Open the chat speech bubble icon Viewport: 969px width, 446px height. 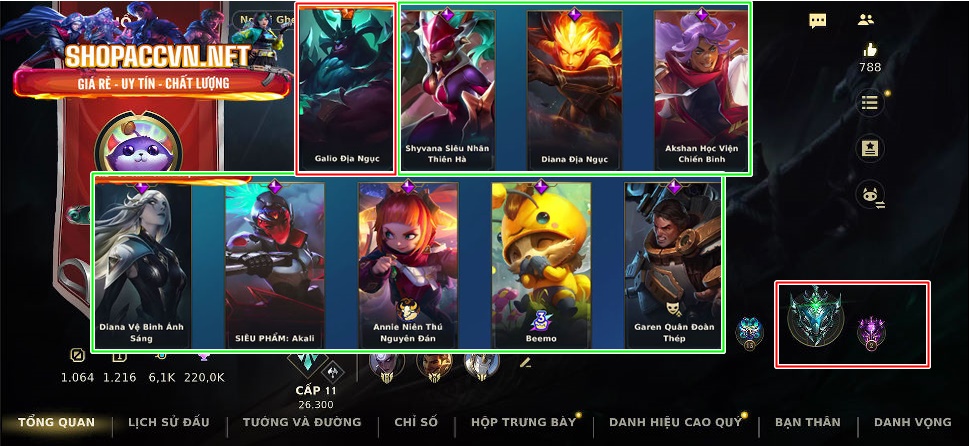click(x=818, y=20)
